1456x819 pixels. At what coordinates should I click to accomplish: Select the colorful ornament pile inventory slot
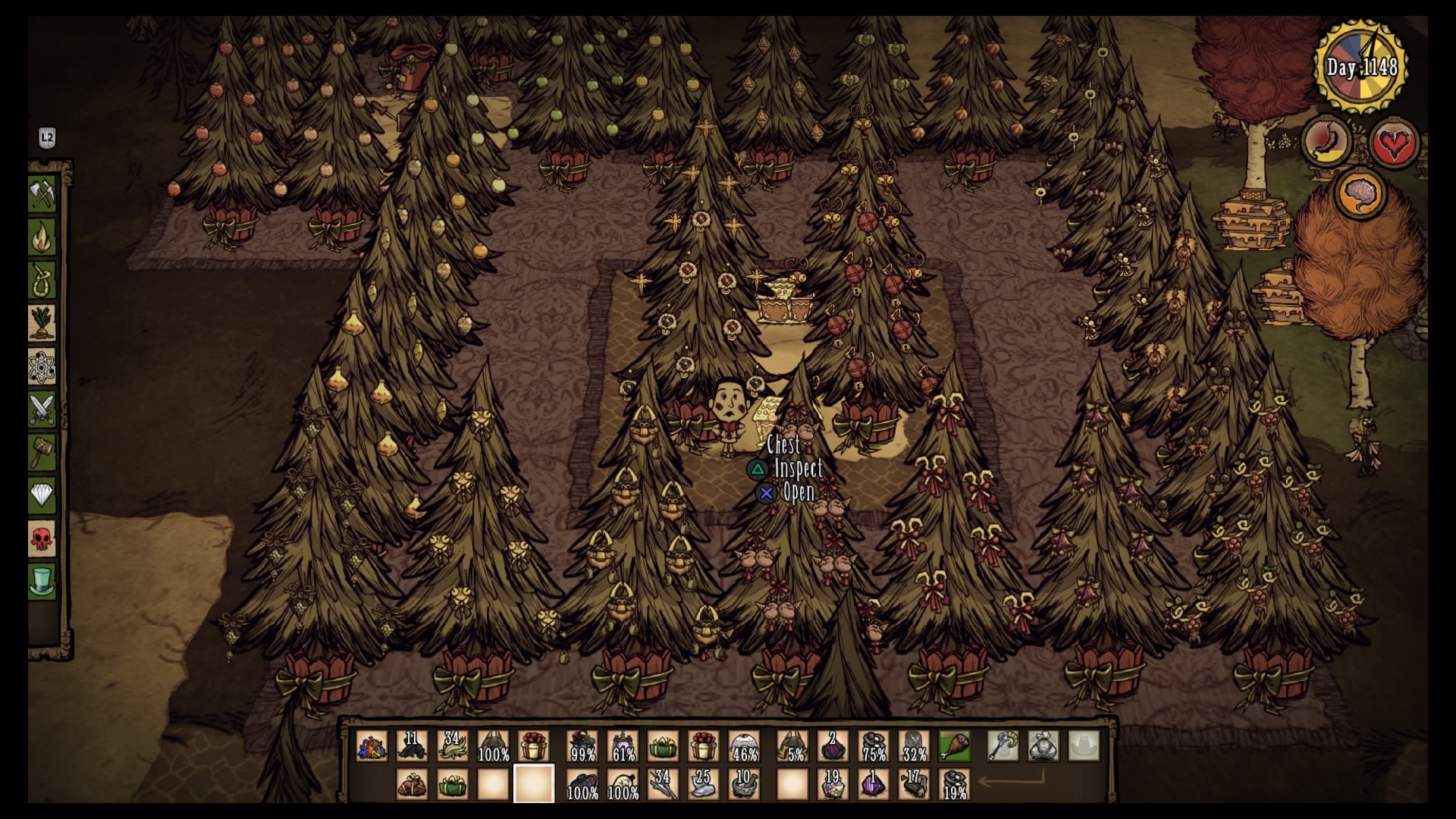(x=372, y=746)
